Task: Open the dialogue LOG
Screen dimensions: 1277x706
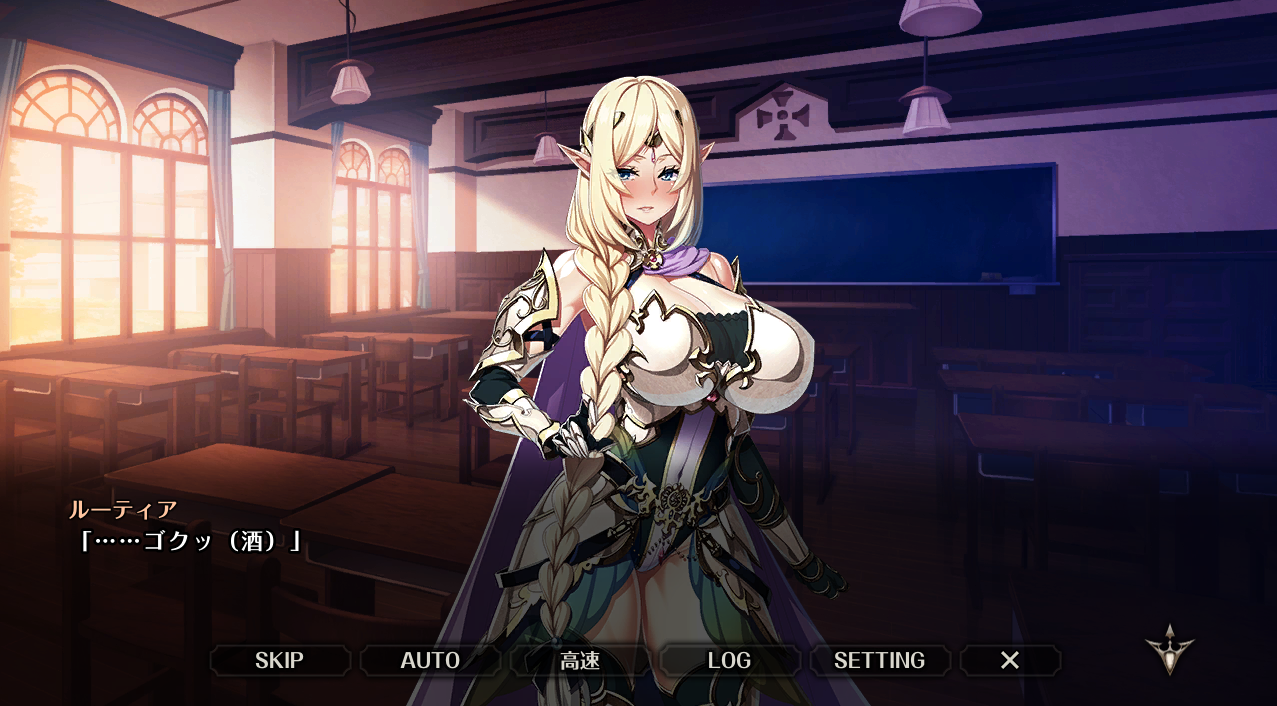Action: (729, 660)
